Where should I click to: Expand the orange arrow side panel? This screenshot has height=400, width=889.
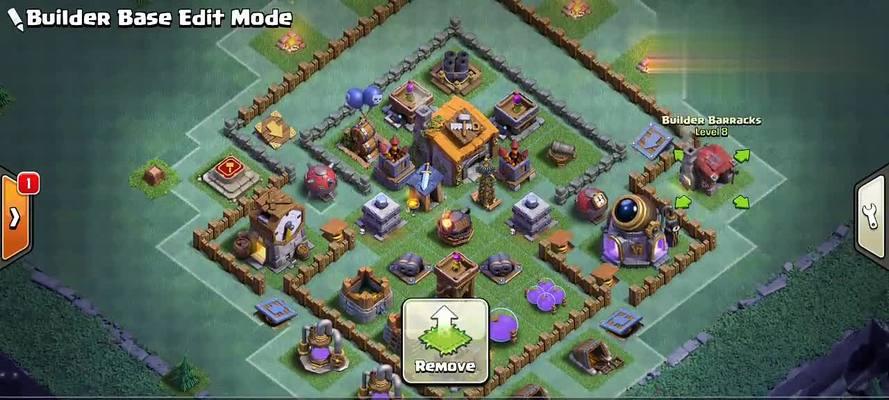click(x=15, y=217)
